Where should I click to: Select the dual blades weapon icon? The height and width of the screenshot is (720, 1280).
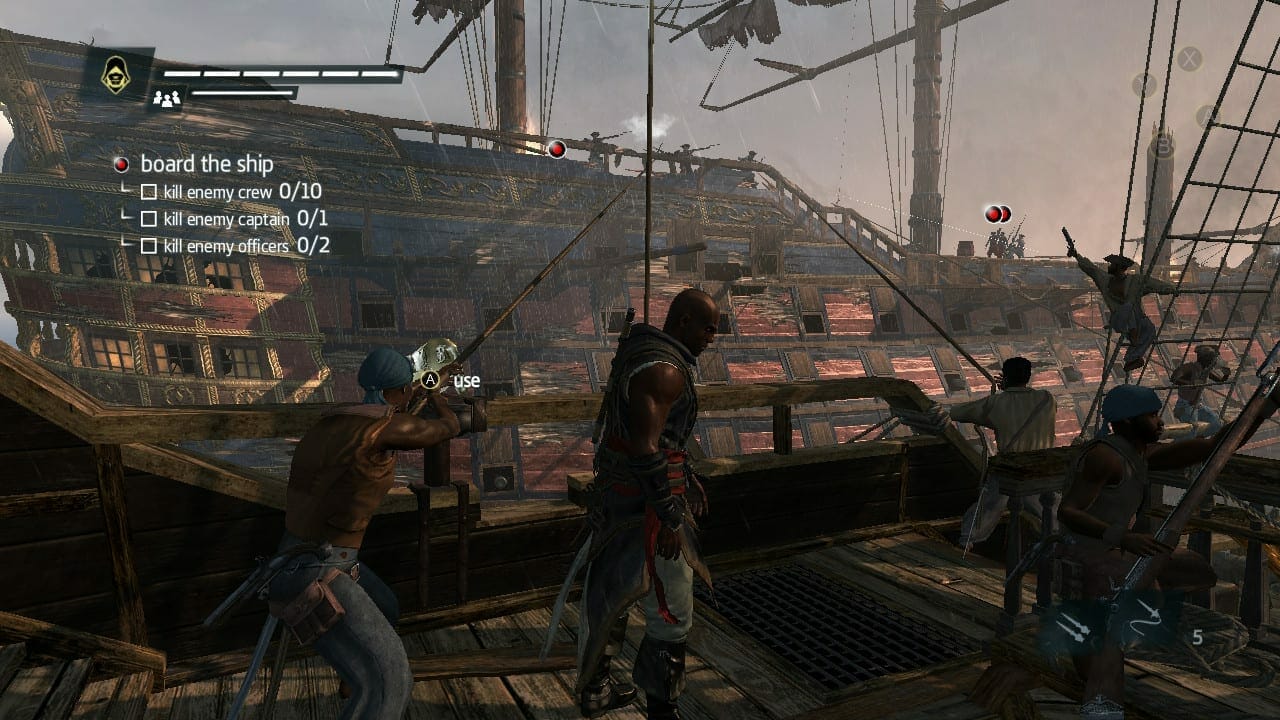coord(1075,627)
